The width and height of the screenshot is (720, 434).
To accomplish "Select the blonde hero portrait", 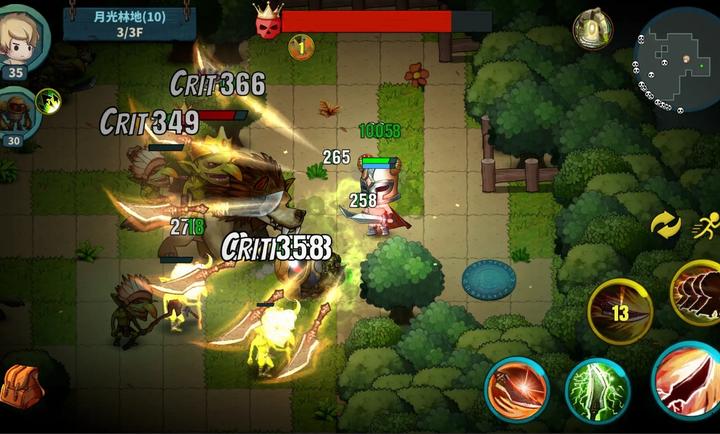I will tap(22, 38).
